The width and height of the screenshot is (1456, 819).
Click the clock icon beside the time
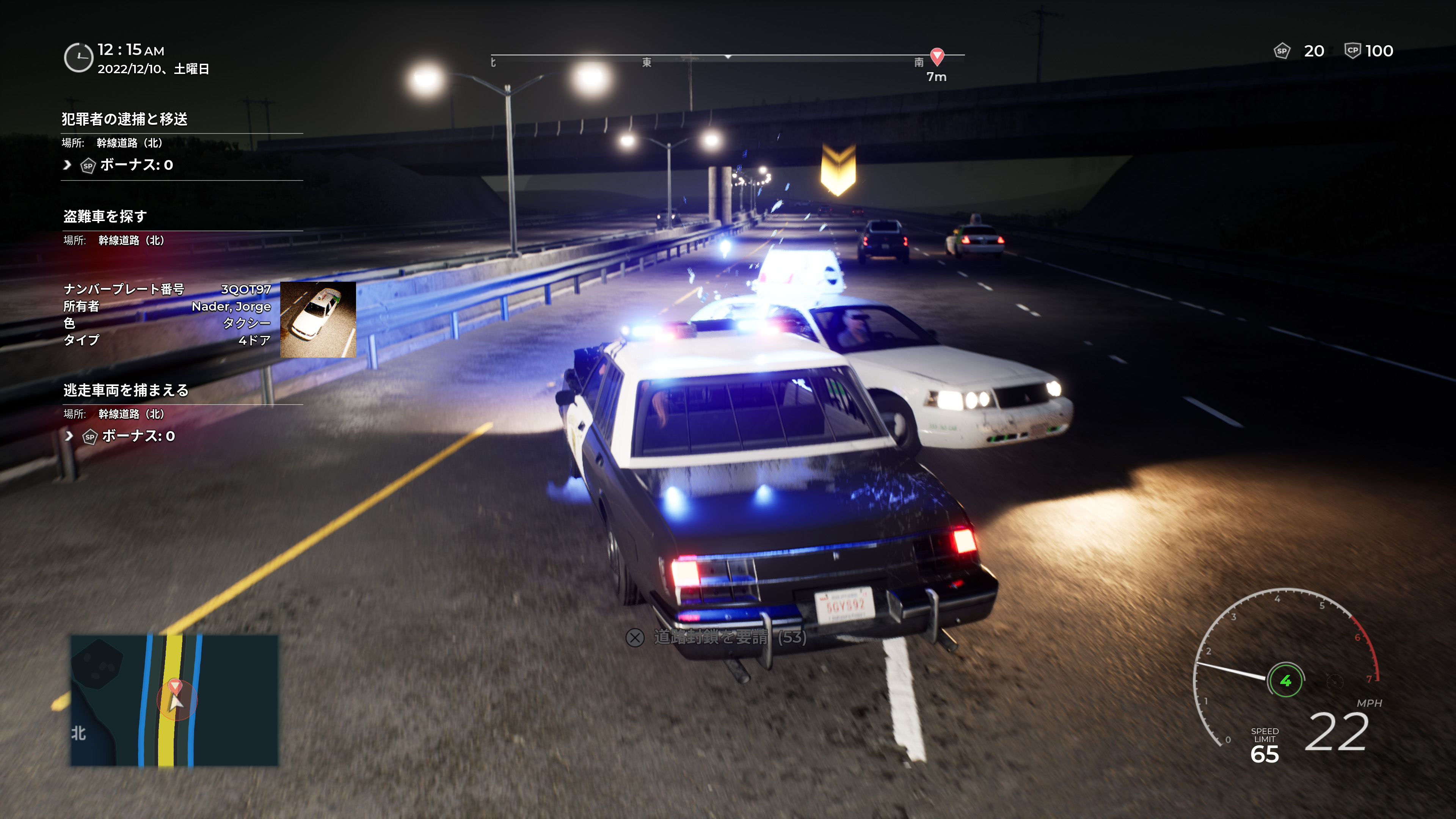point(78,58)
